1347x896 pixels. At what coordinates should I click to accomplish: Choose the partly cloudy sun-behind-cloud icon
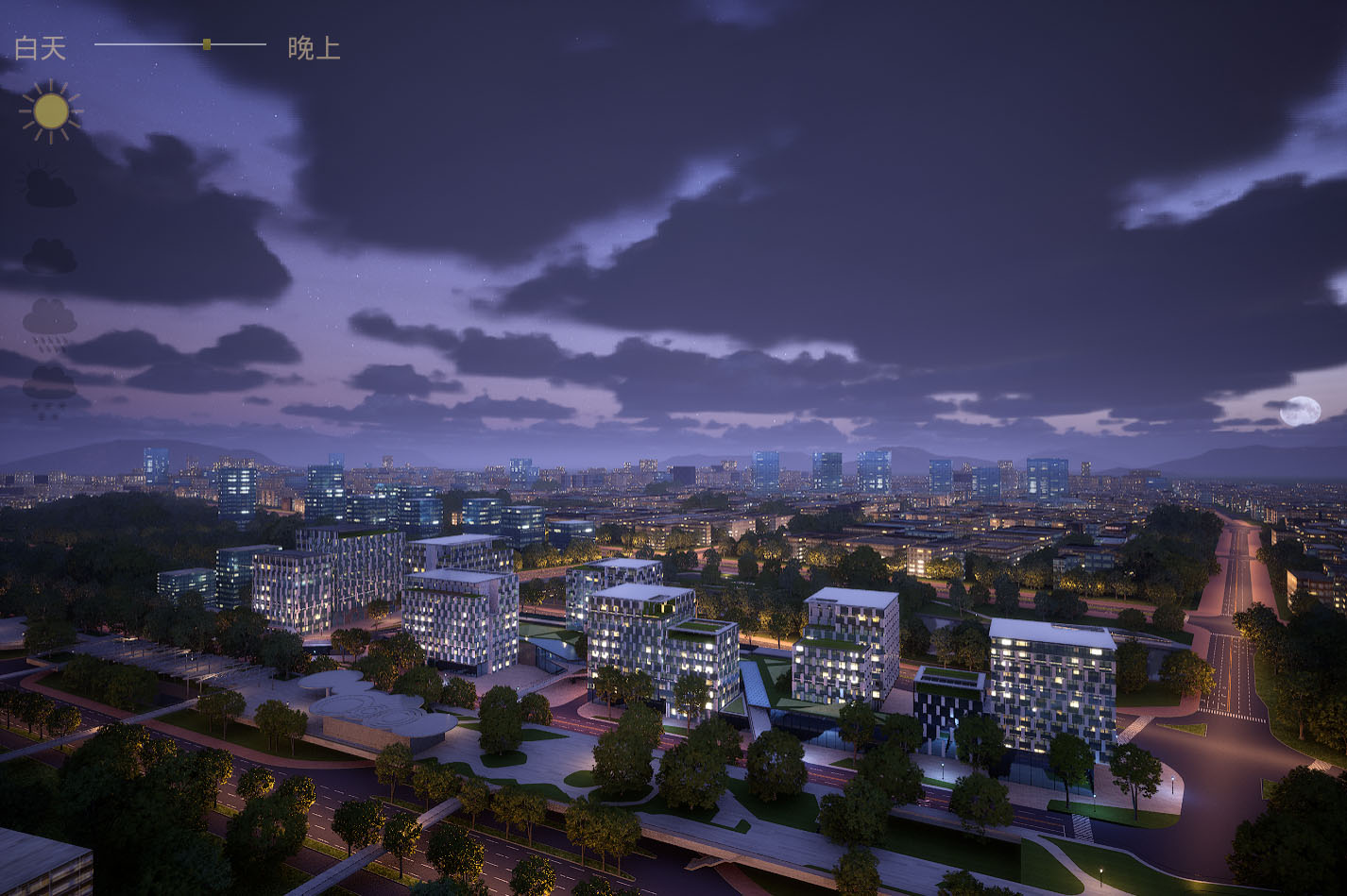click(x=49, y=188)
